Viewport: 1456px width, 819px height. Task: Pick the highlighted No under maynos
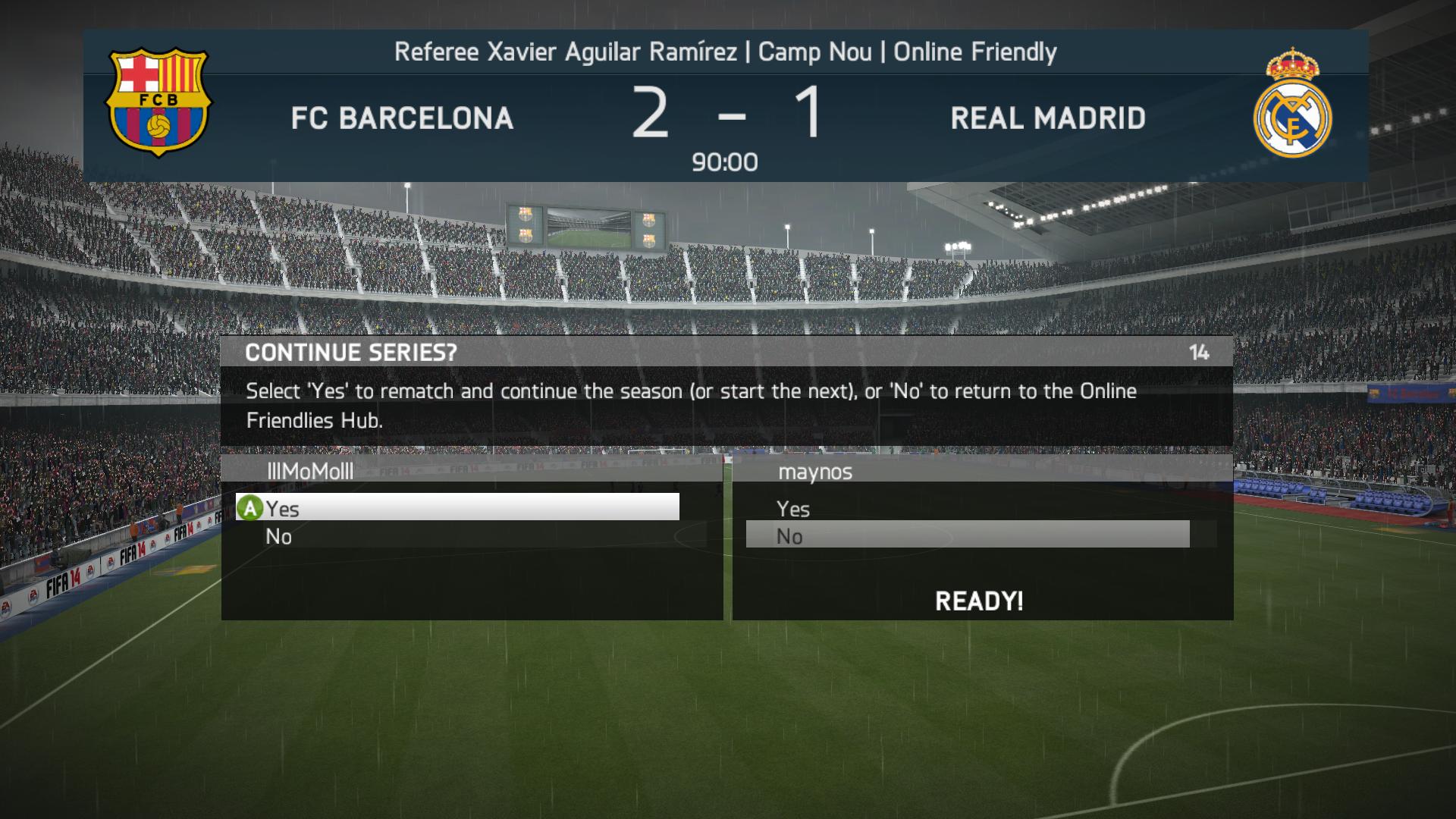tap(967, 535)
